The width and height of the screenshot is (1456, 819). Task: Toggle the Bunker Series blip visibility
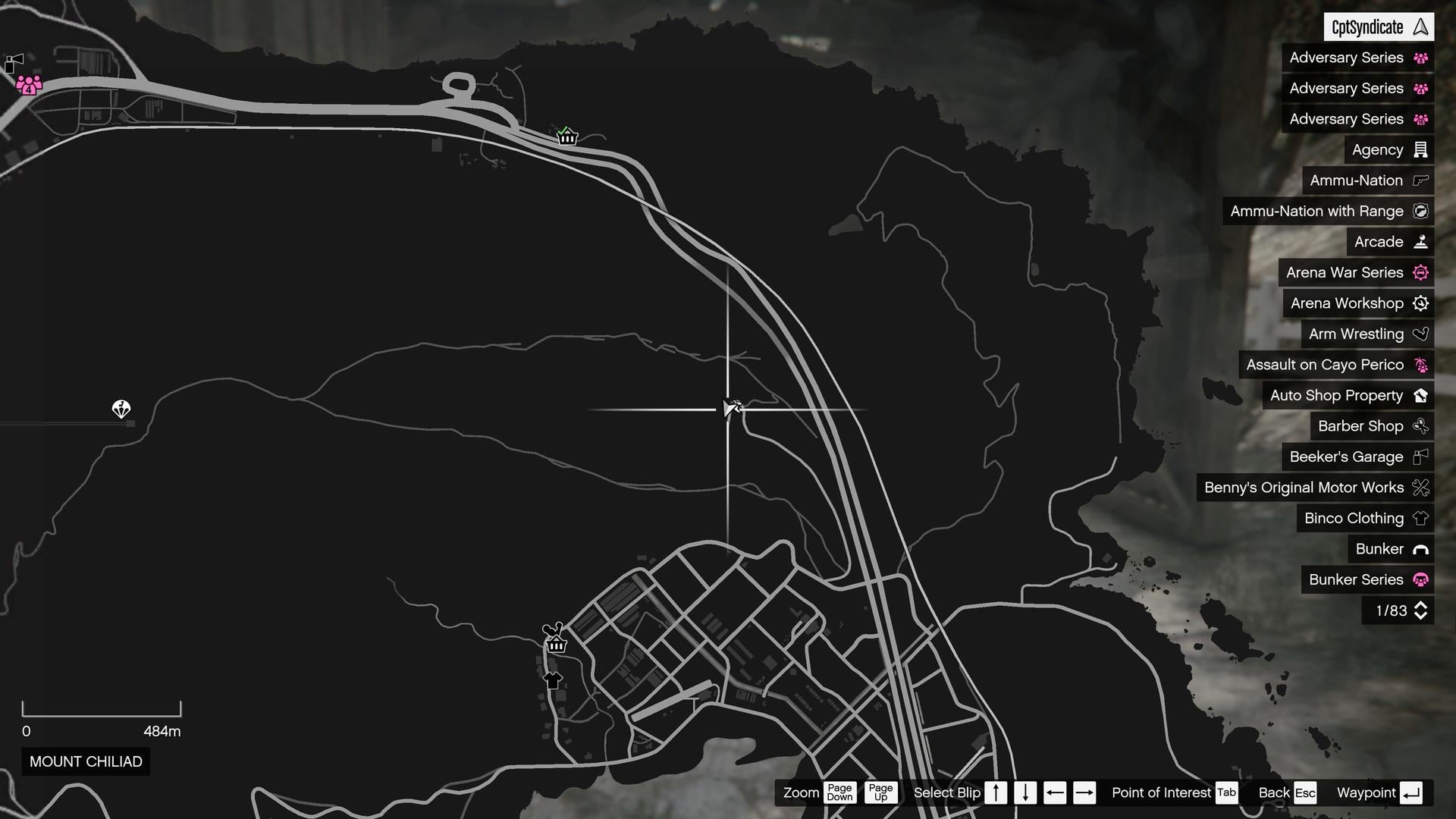1357,579
